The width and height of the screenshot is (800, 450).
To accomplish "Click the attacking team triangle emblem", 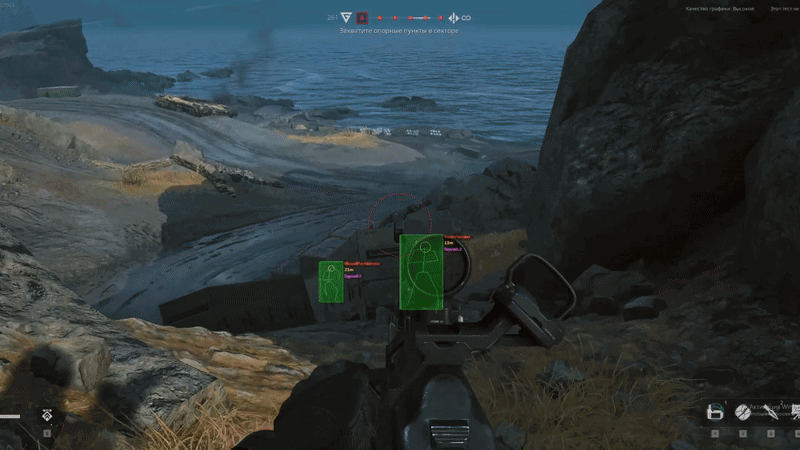I will click(x=346, y=17).
